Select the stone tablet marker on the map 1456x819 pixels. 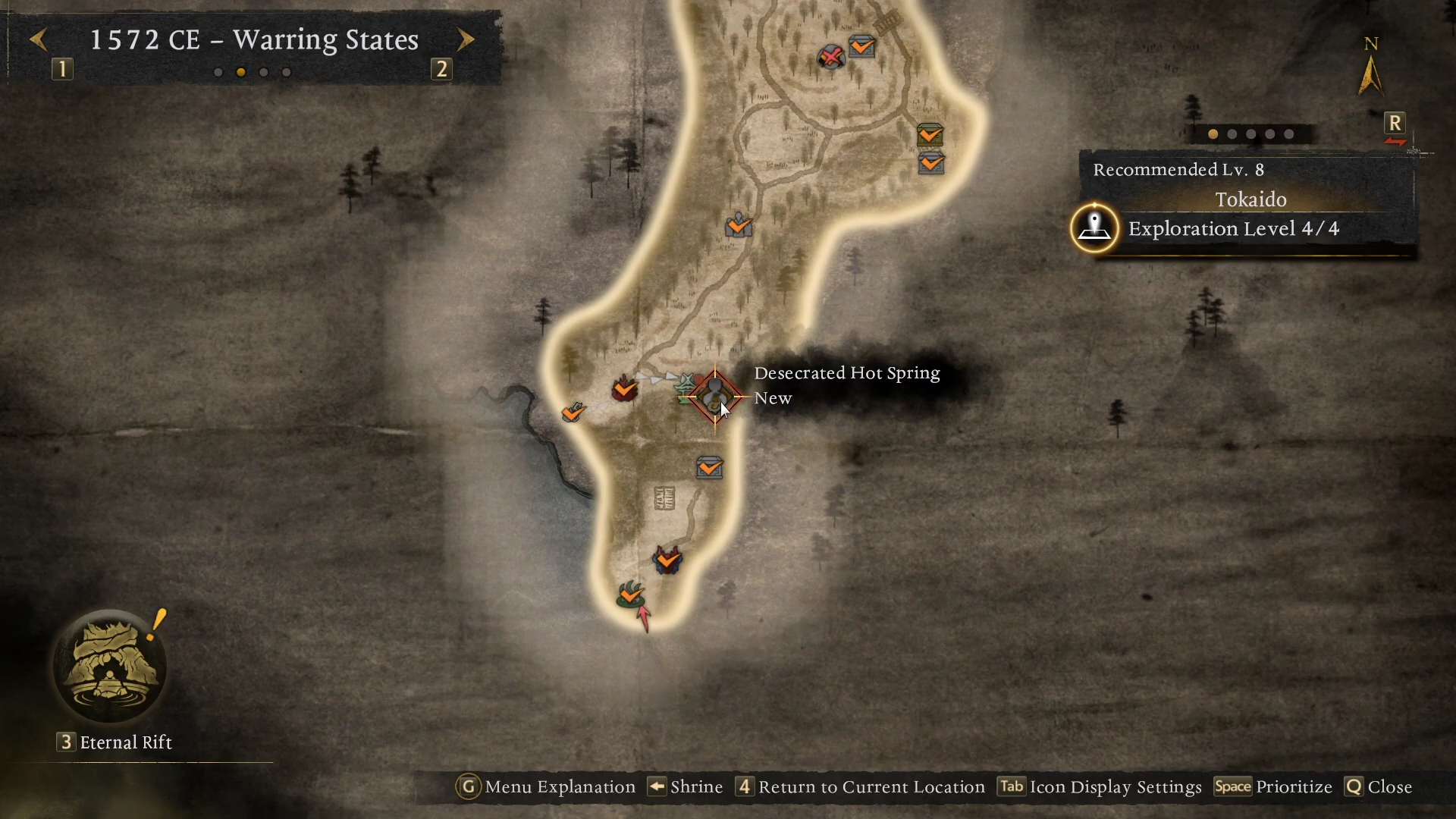(664, 498)
